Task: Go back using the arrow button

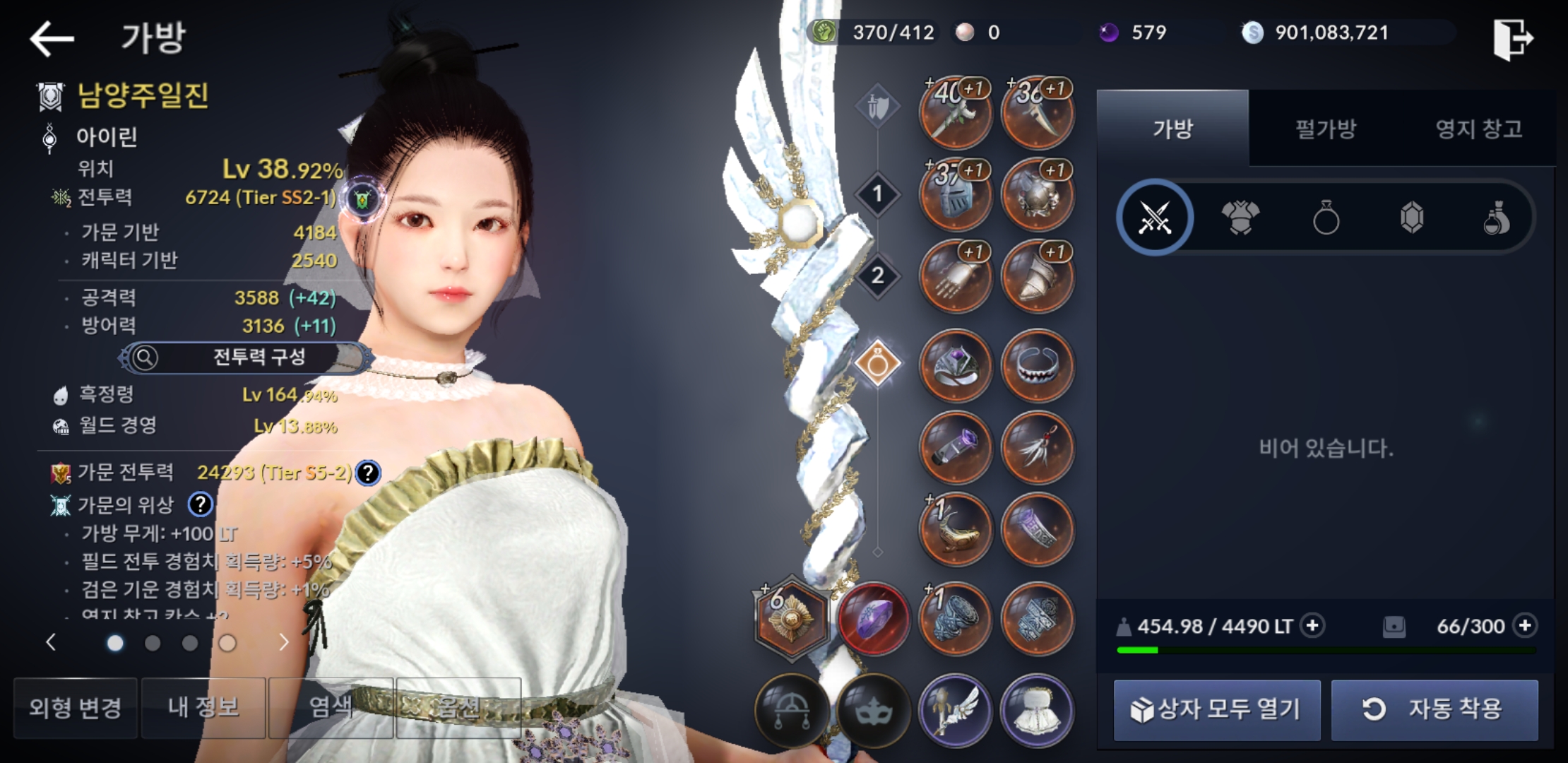Action: [x=52, y=38]
